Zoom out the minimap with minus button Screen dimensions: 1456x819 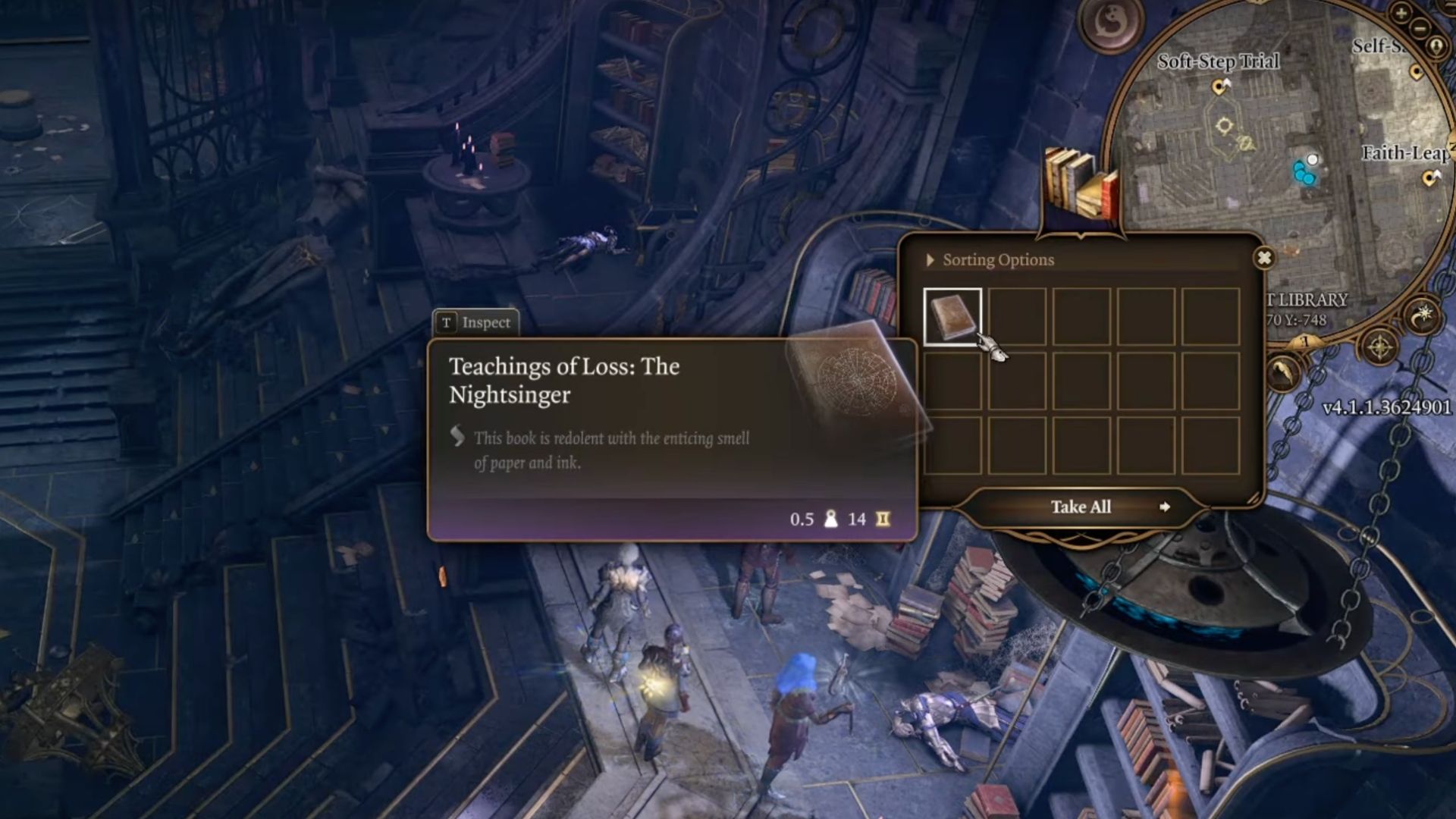(1420, 29)
